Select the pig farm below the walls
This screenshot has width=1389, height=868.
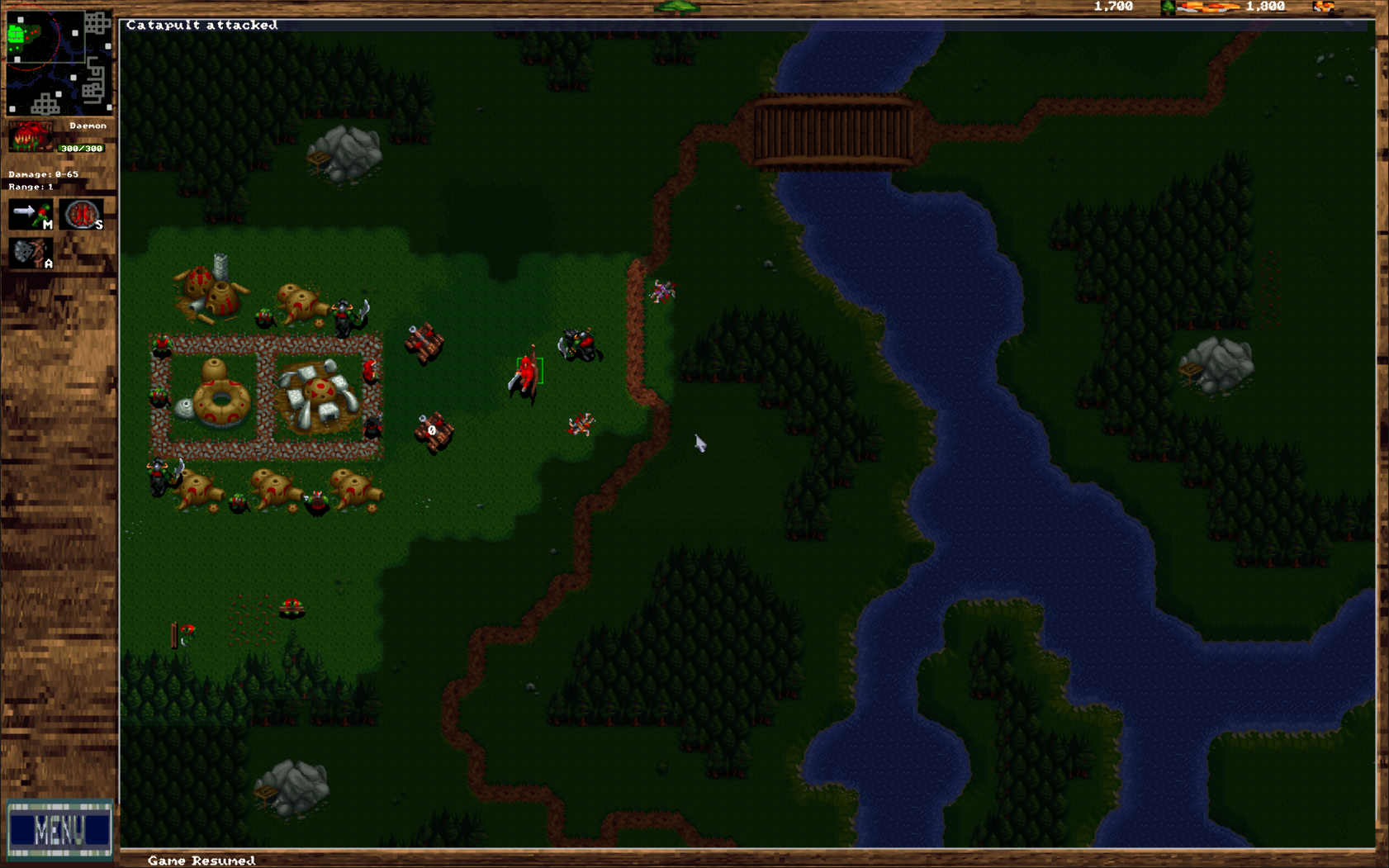[198, 490]
